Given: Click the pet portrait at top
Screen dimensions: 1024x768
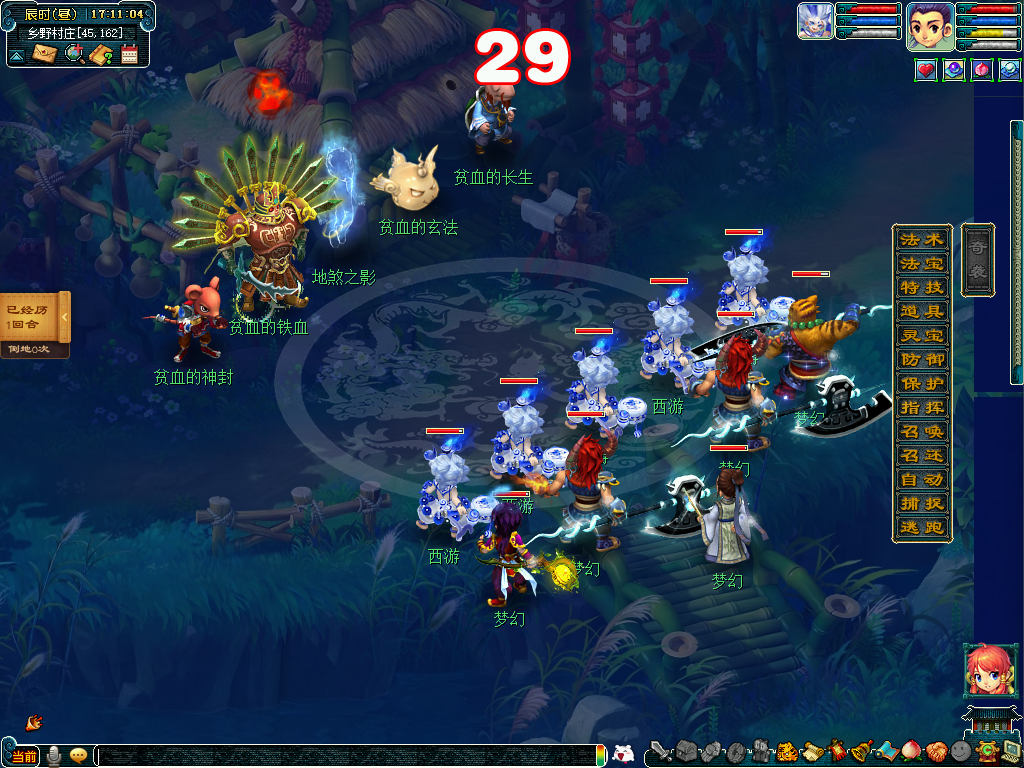Looking at the screenshot, I should tap(815, 21).
